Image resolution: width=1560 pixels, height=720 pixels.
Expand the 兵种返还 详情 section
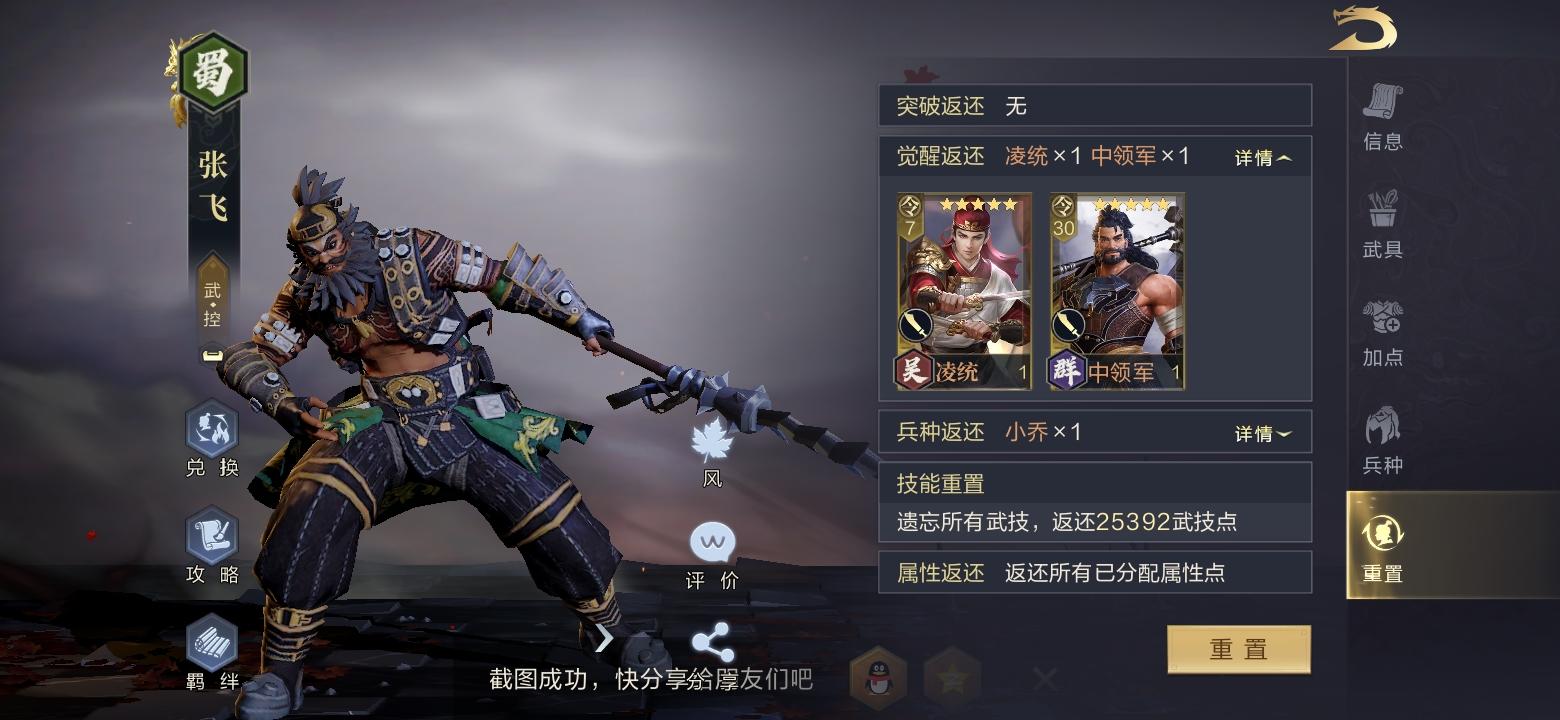1262,432
